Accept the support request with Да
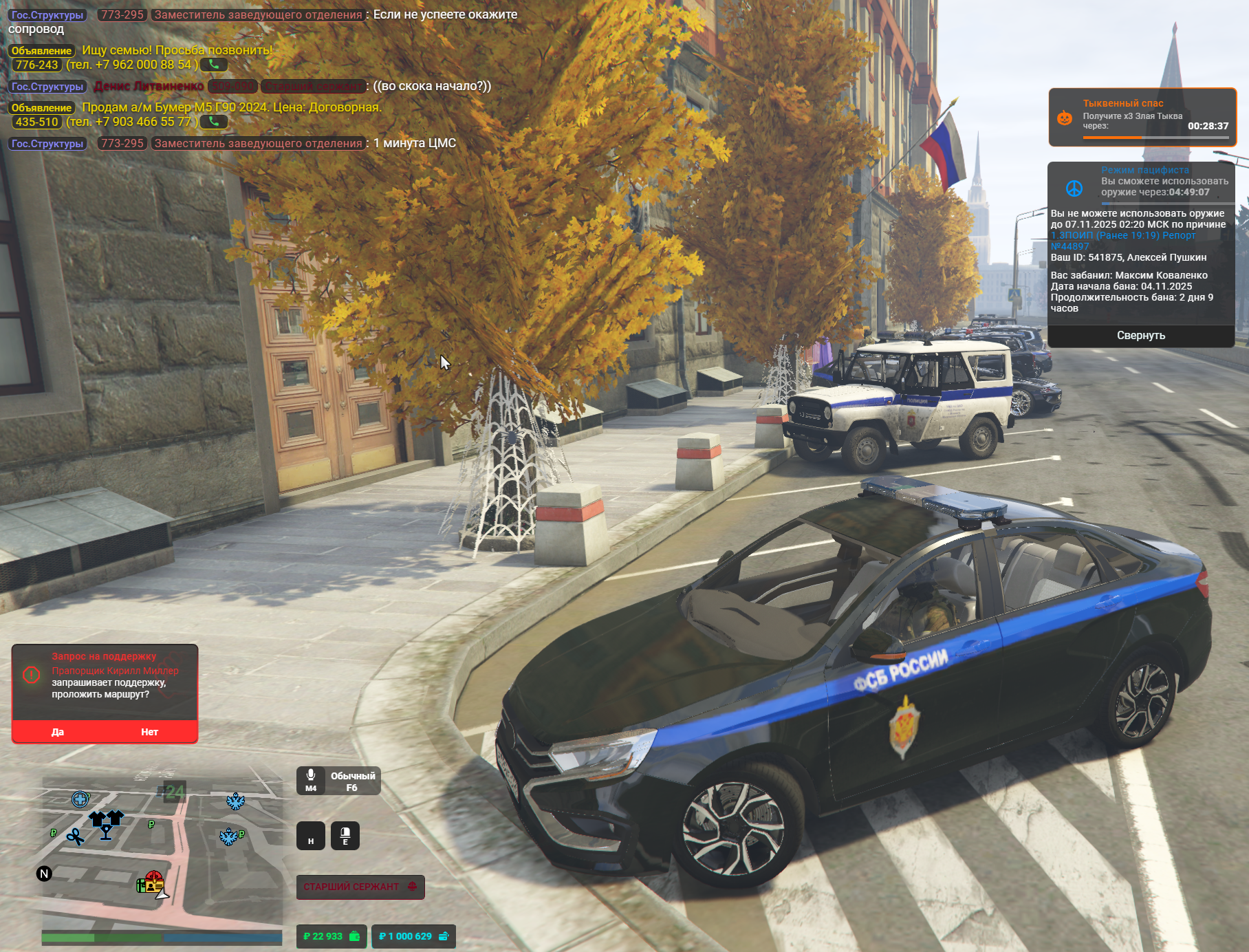The height and width of the screenshot is (952, 1249). click(58, 732)
